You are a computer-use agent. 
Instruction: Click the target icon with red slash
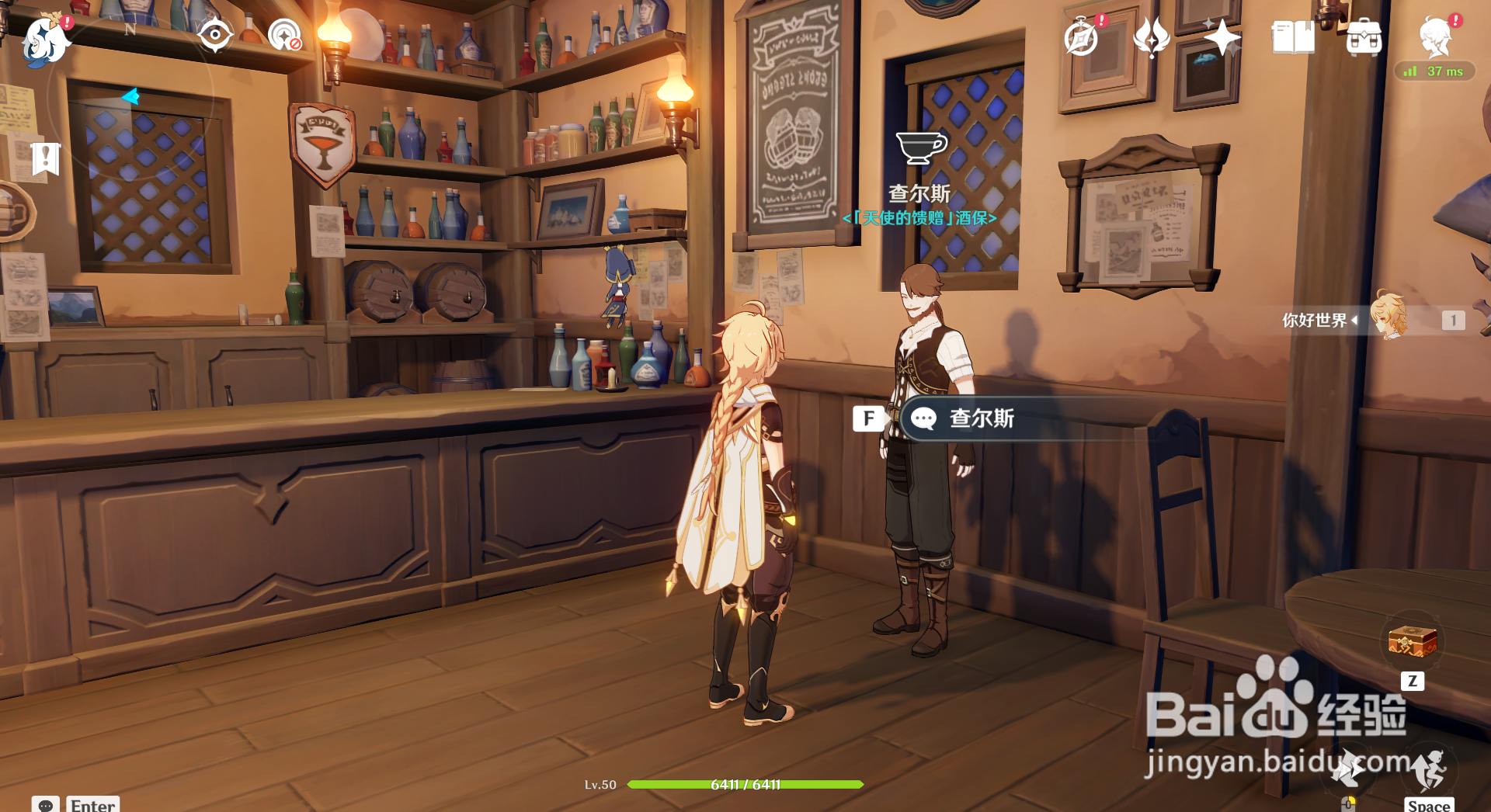(285, 35)
